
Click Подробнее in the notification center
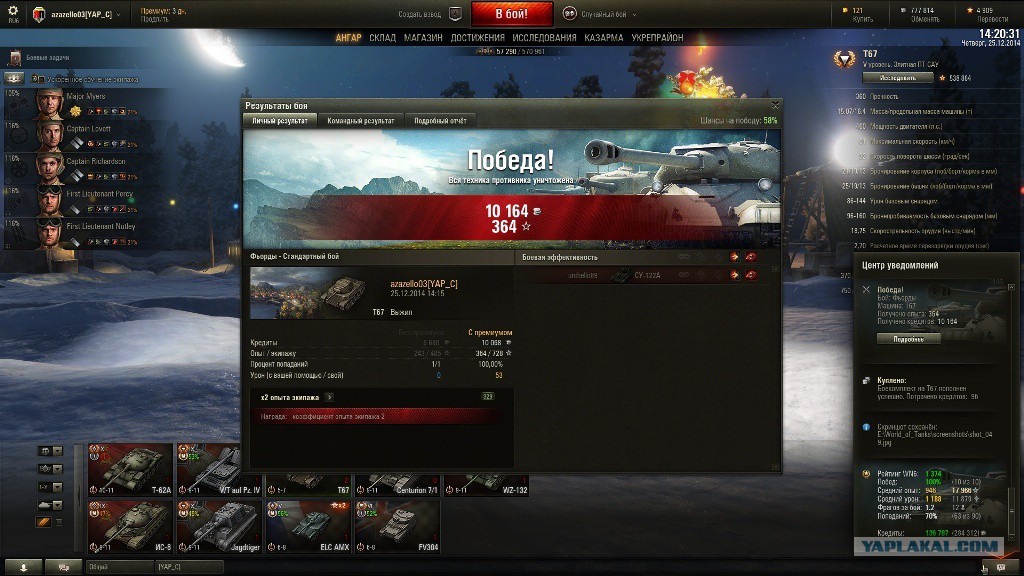[909, 339]
